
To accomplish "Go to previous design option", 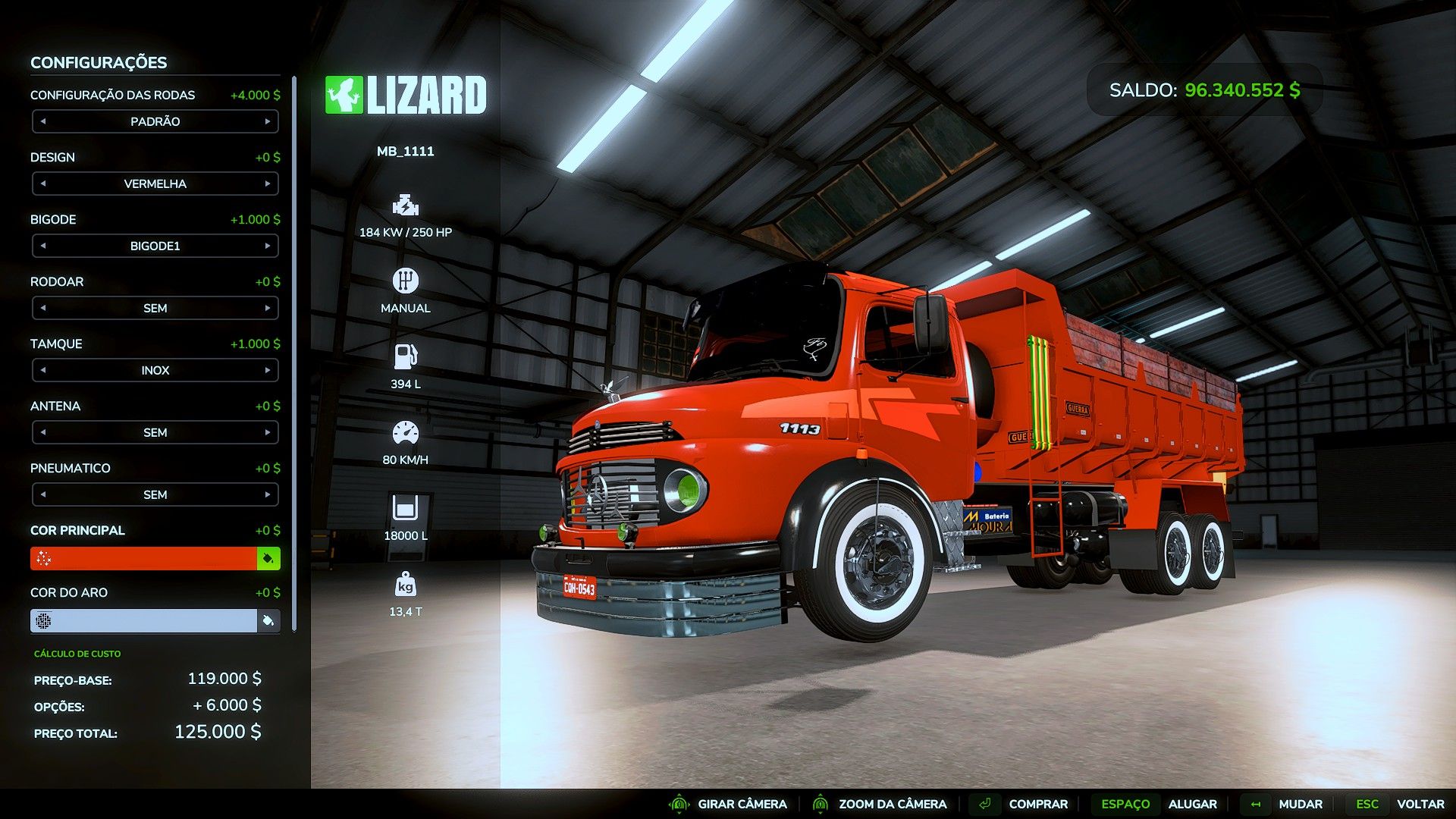I will 43,184.
